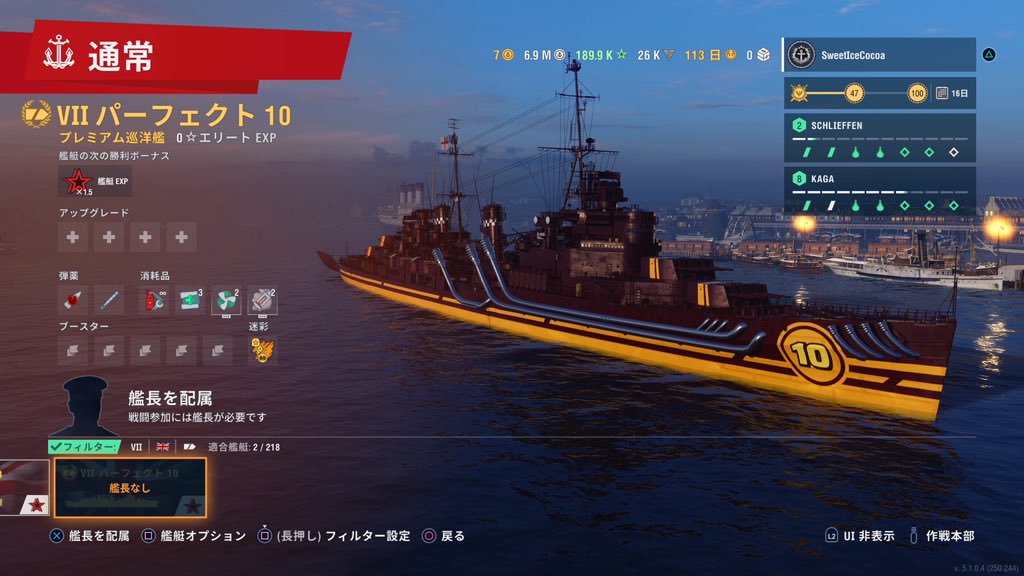Open the SweetIceCocoa player profile panel
The height and width of the screenshot is (576, 1024).
[878, 55]
